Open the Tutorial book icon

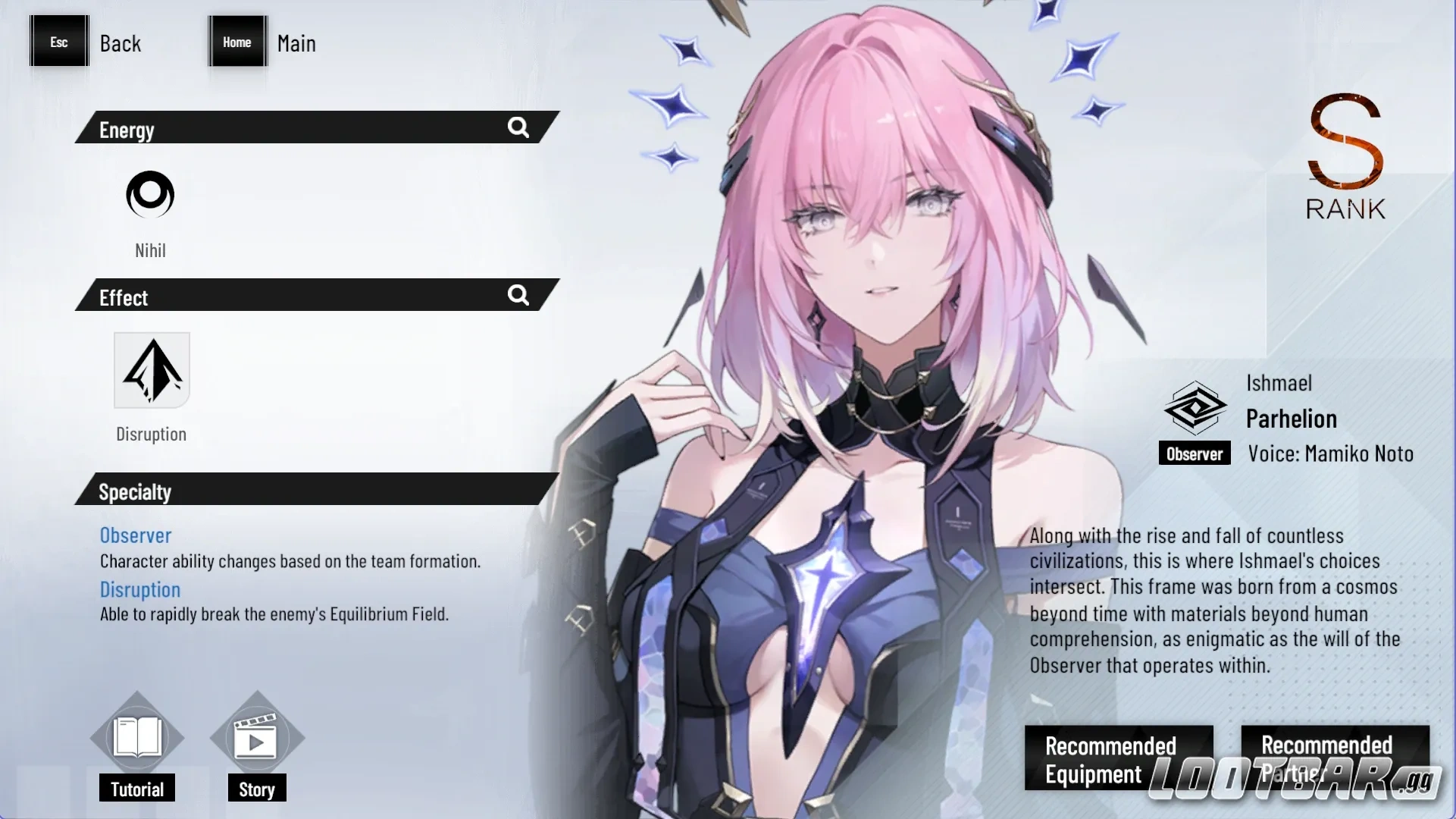pos(136,736)
